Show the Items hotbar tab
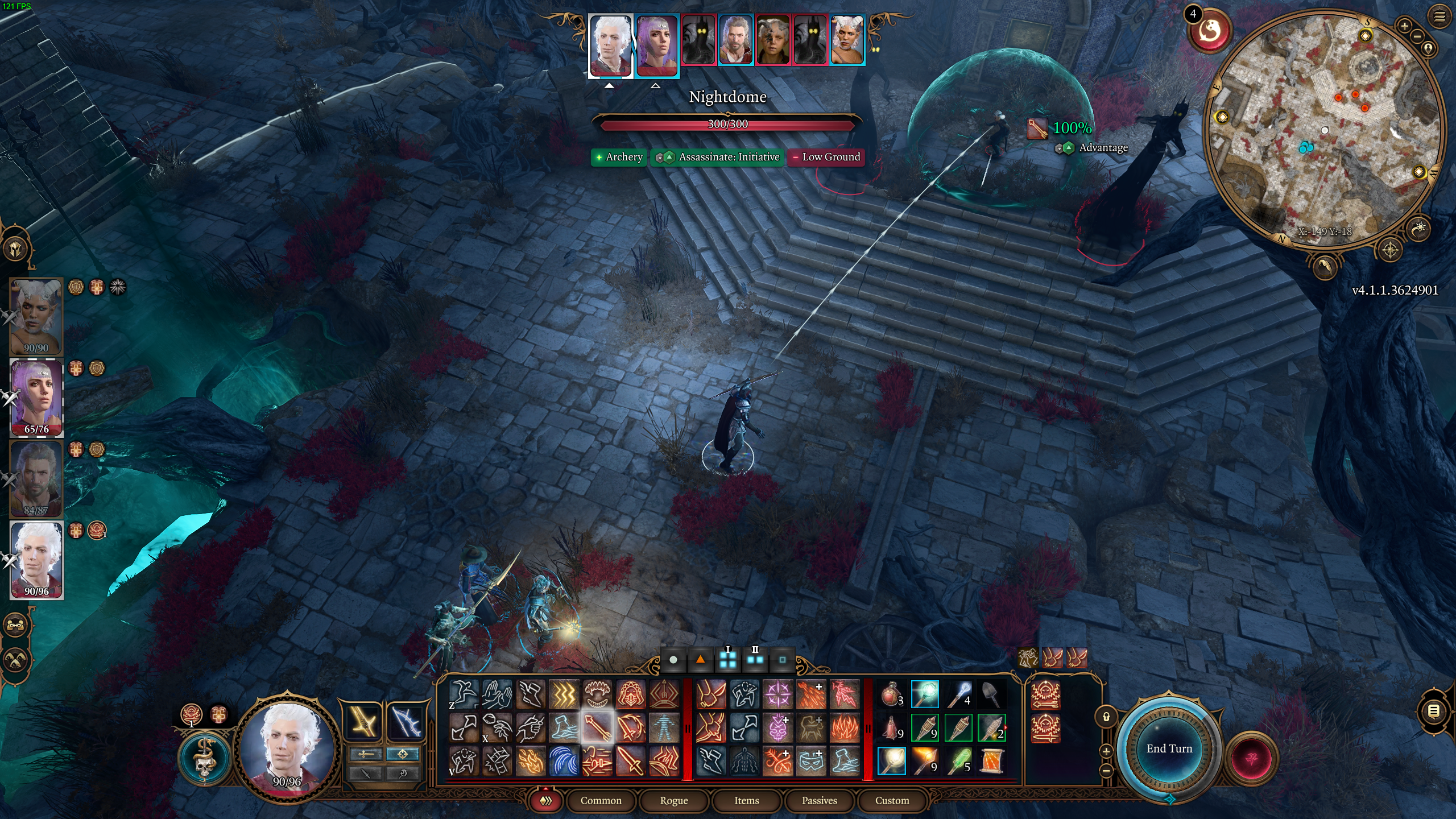The image size is (1456, 819). (746, 800)
